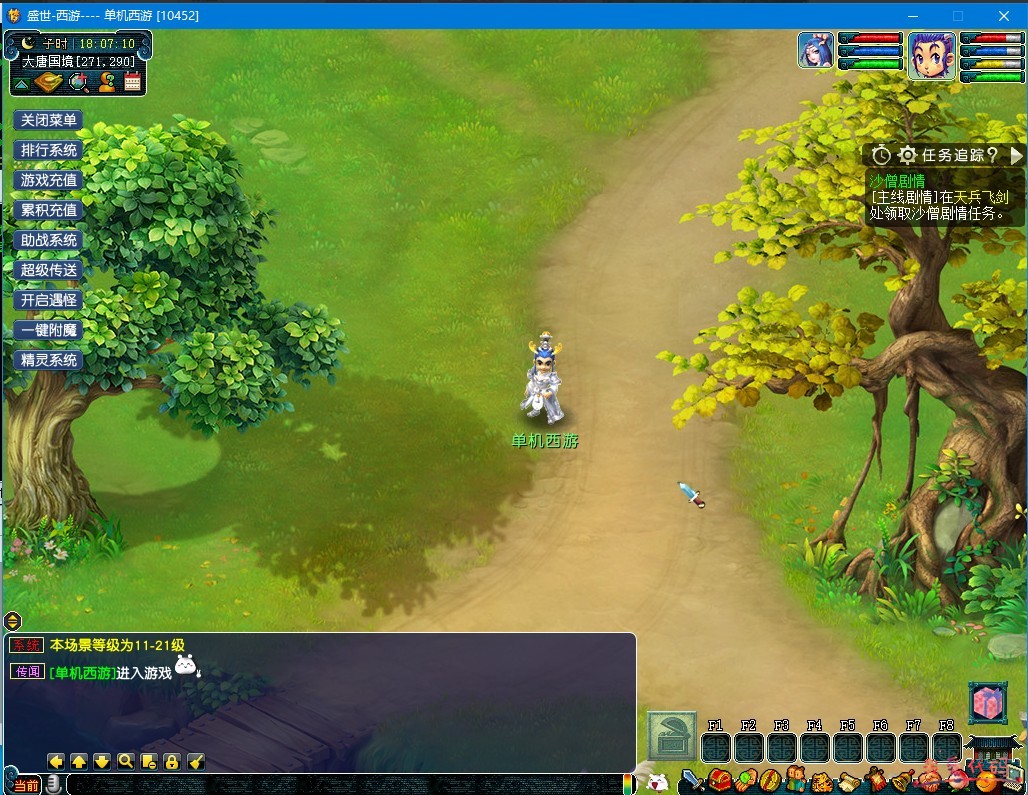Click the world map magnifier icon
Viewport: 1028px width, 795px height.
[78, 83]
